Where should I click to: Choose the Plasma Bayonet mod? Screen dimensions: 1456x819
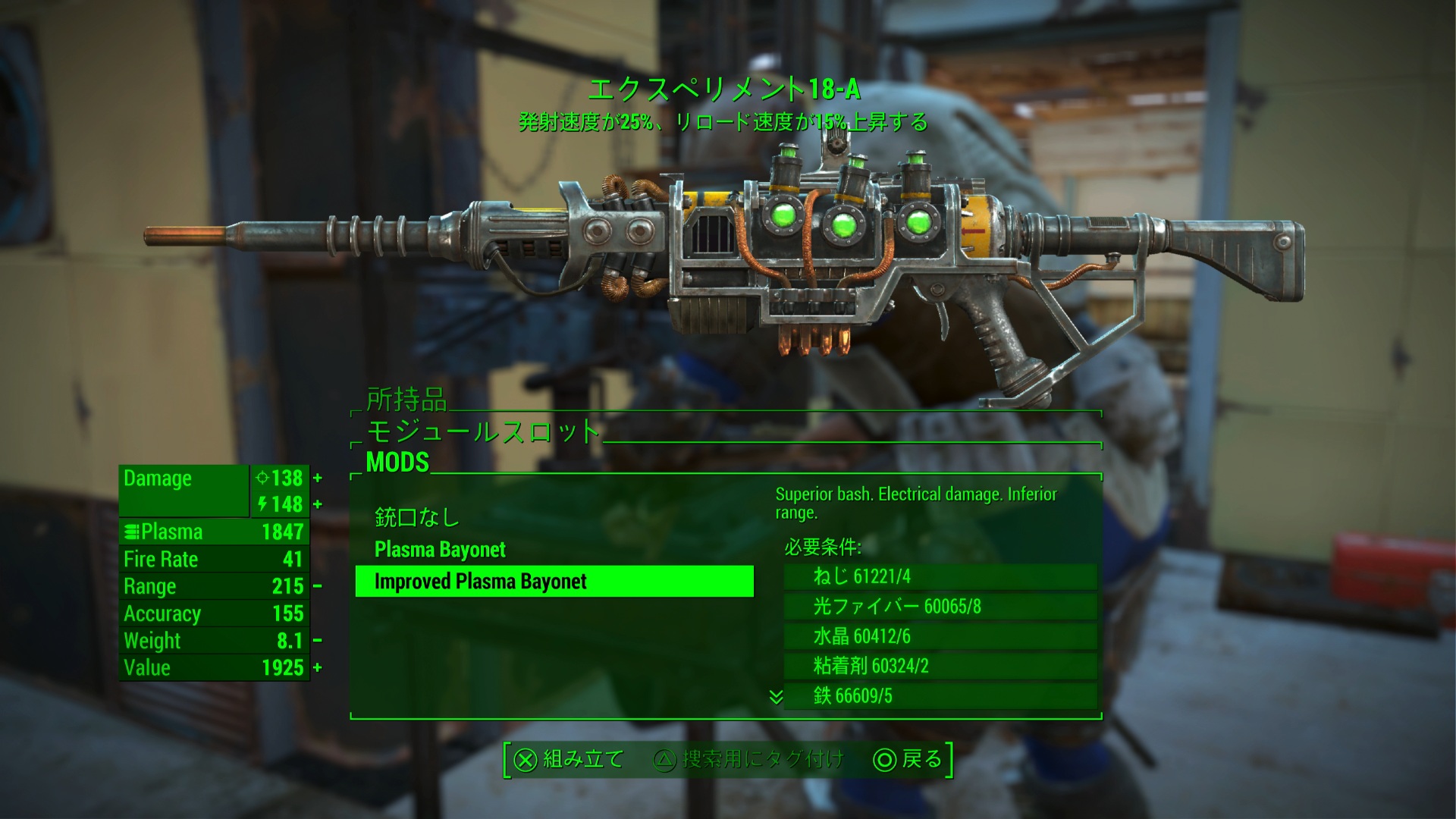pyautogui.click(x=440, y=550)
